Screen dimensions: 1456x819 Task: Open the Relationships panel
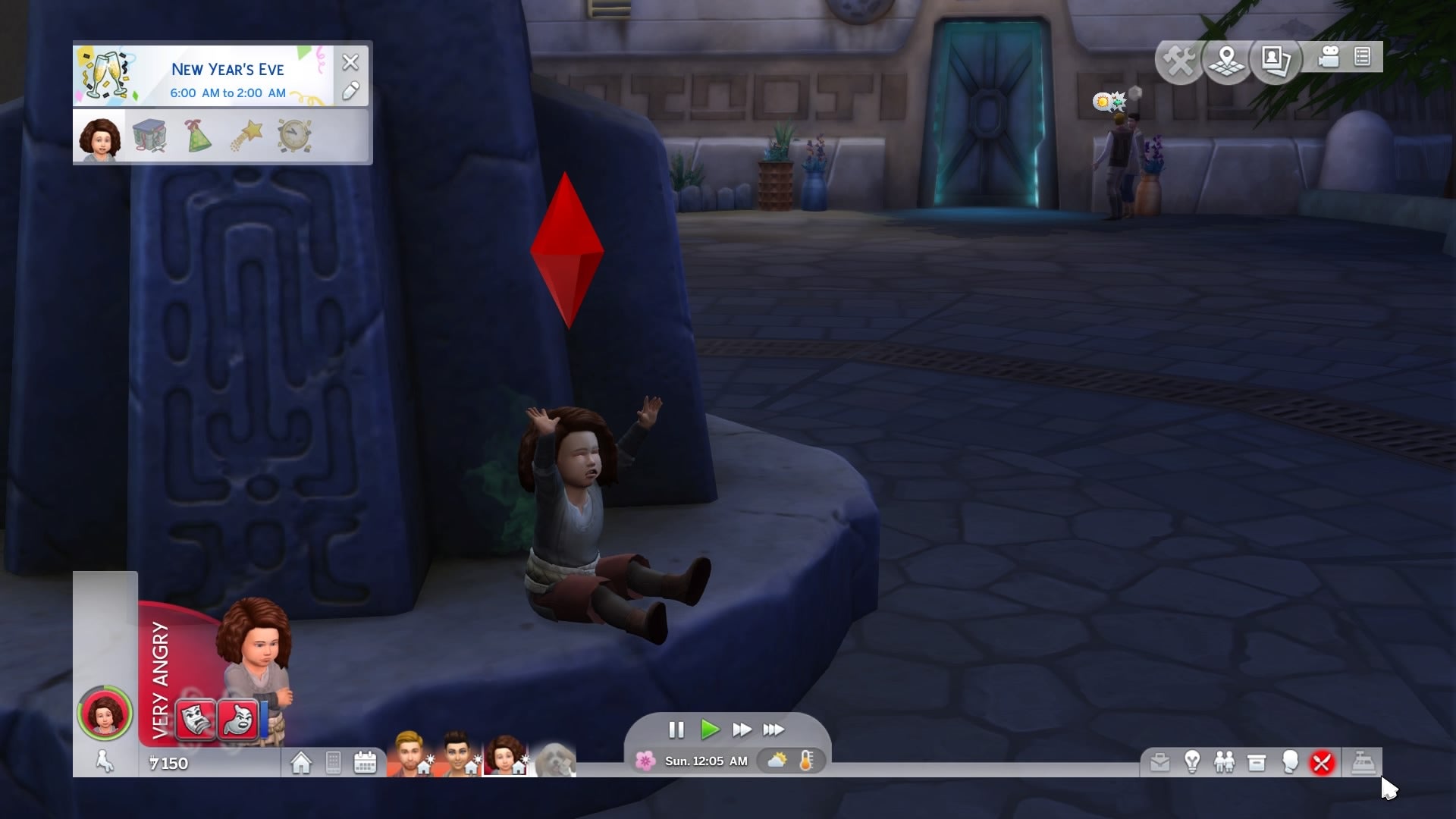[1224, 762]
